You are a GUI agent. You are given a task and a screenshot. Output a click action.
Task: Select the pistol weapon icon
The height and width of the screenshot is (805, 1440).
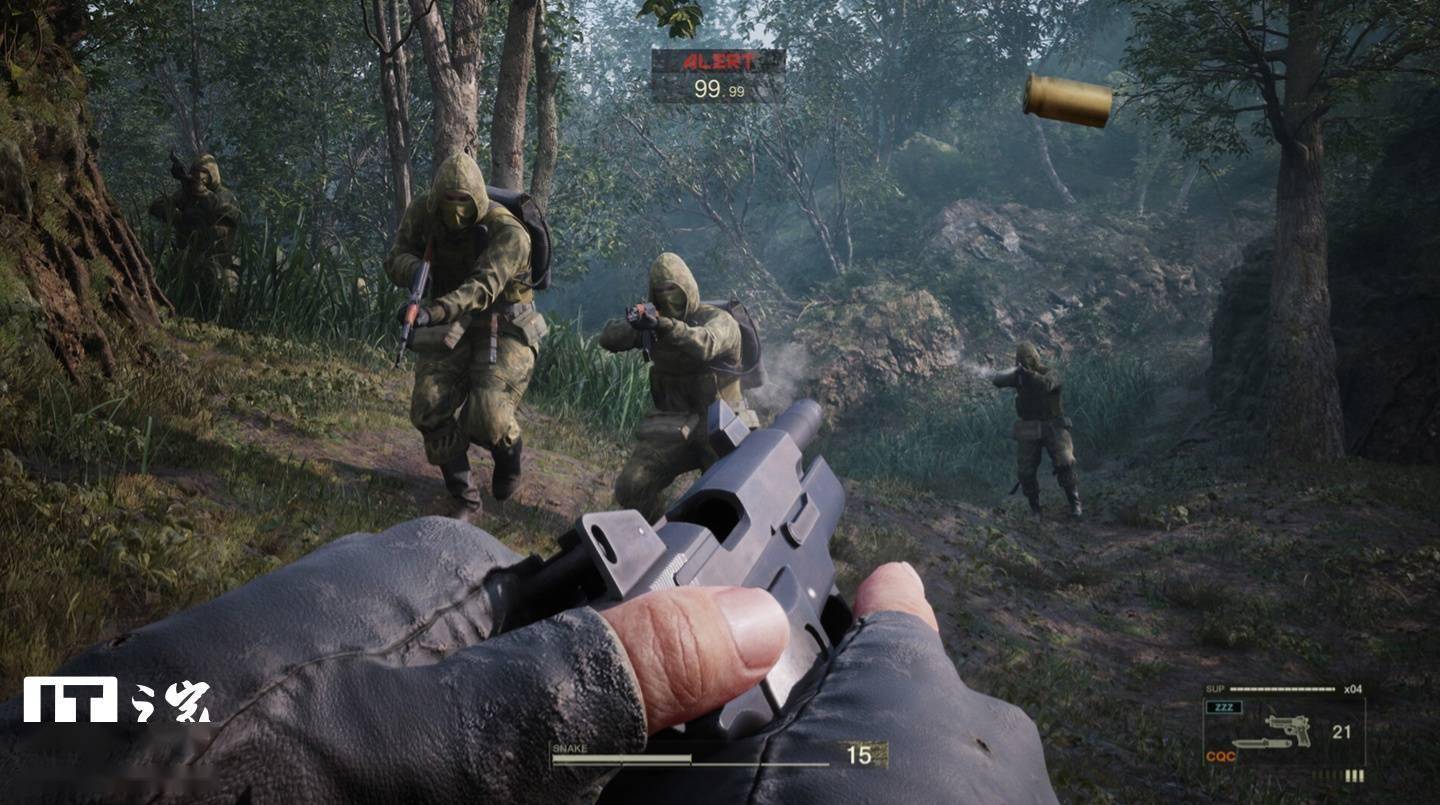pos(1288,728)
